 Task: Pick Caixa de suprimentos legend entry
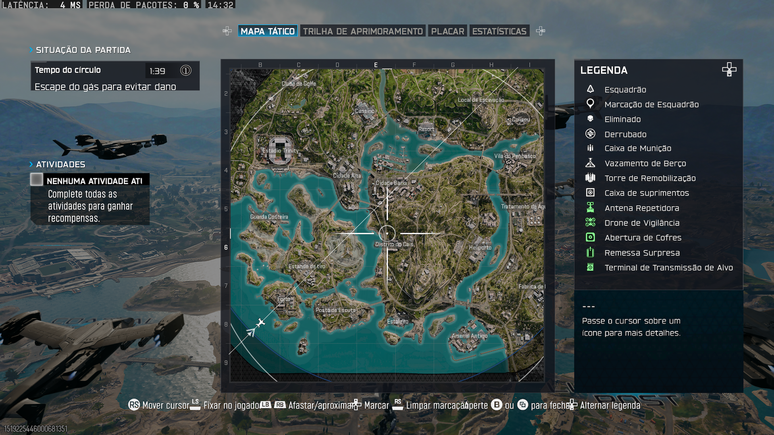point(646,193)
